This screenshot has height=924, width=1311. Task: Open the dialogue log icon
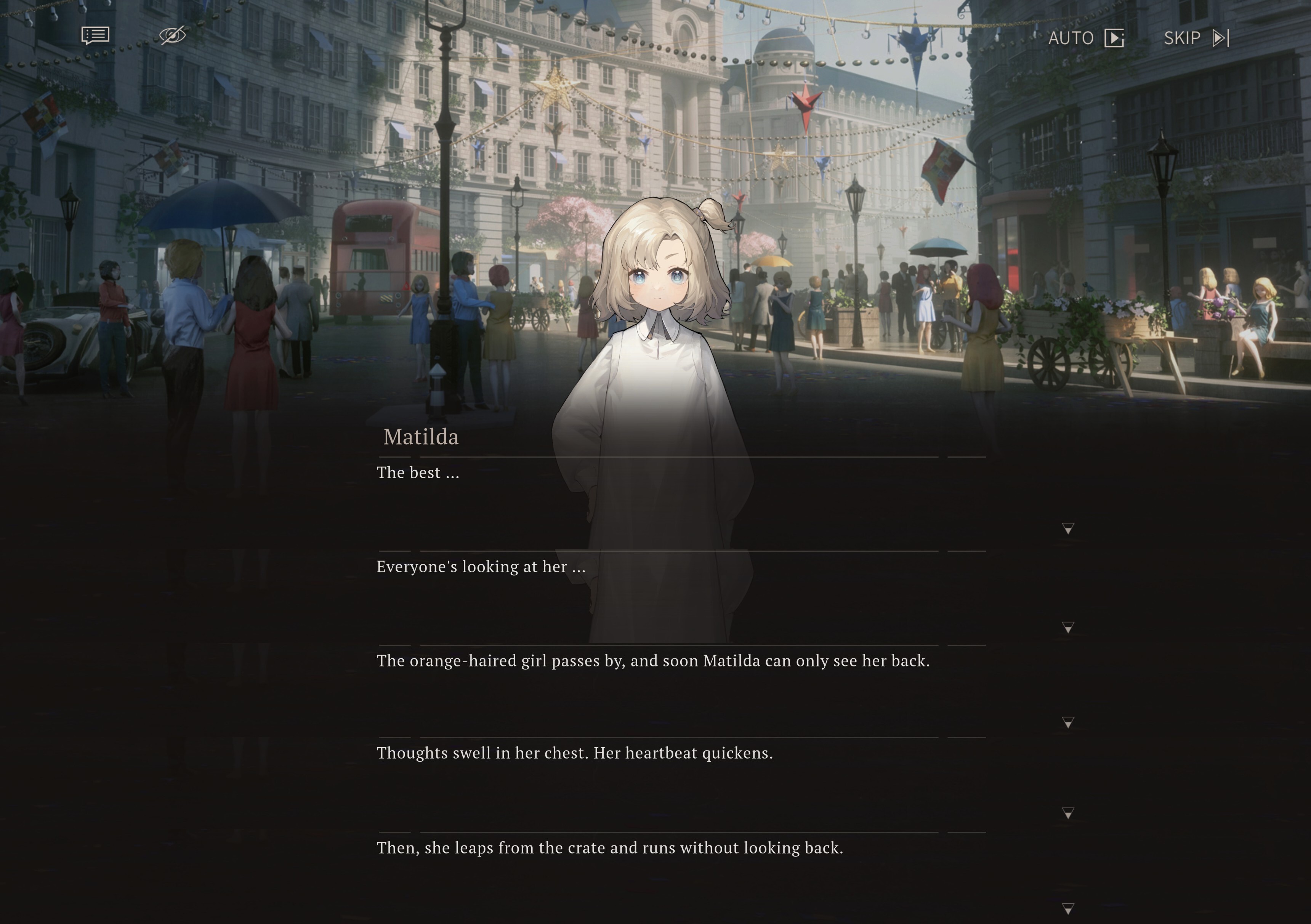click(95, 35)
